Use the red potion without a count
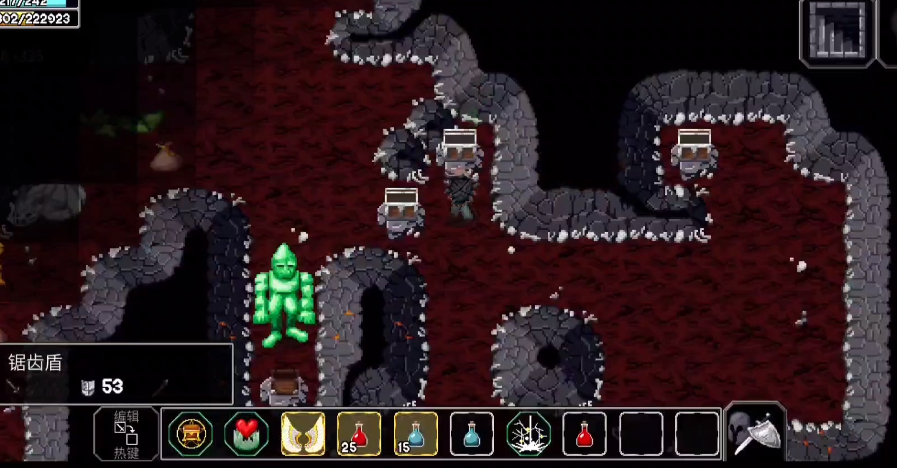 [585, 433]
